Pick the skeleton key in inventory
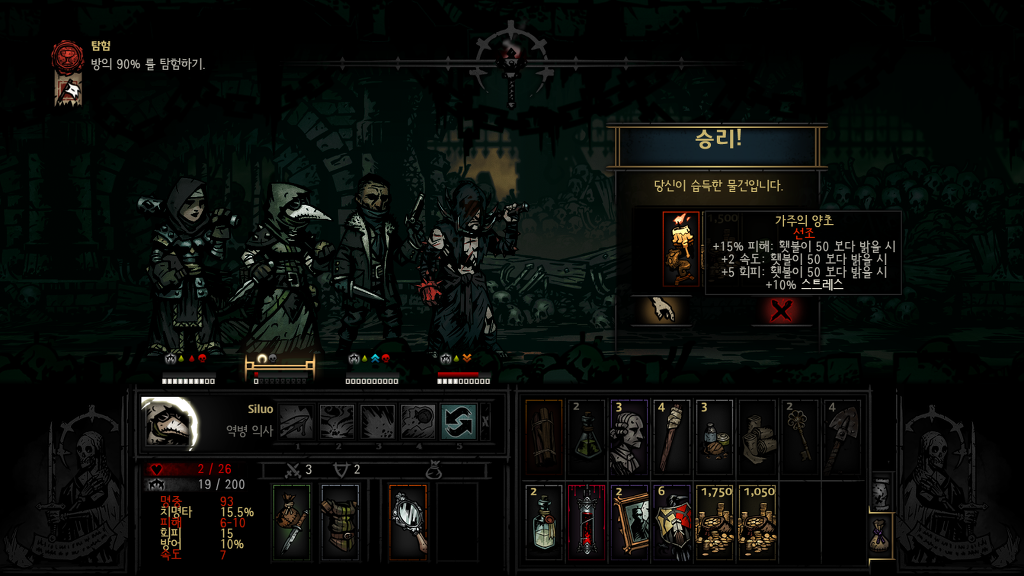1024x576 pixels. pyautogui.click(x=800, y=437)
